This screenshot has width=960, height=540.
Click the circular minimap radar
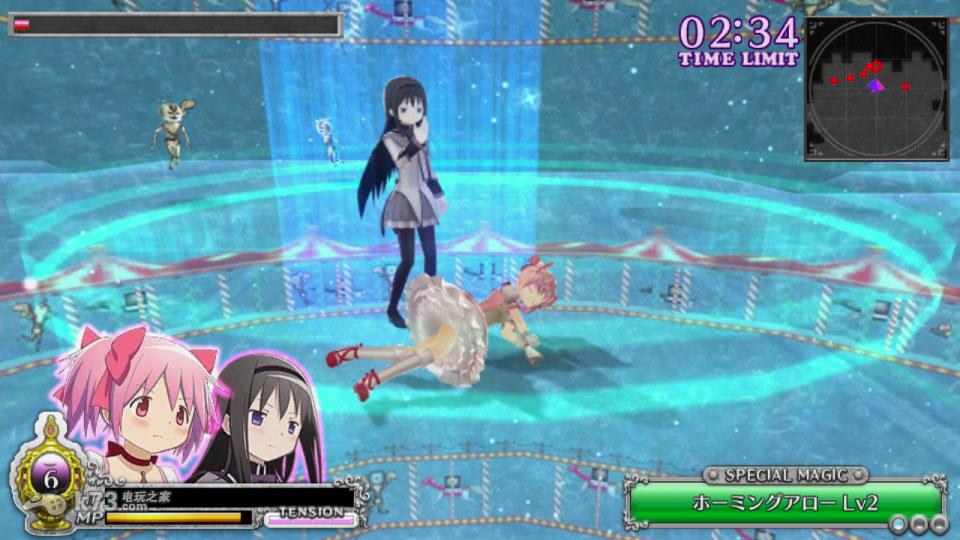coord(876,88)
